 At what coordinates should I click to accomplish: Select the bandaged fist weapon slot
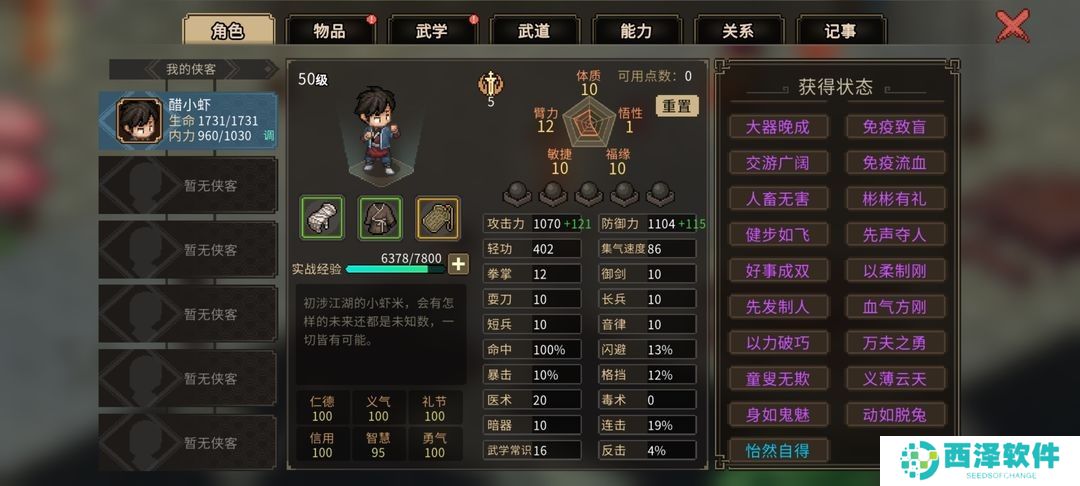point(322,217)
